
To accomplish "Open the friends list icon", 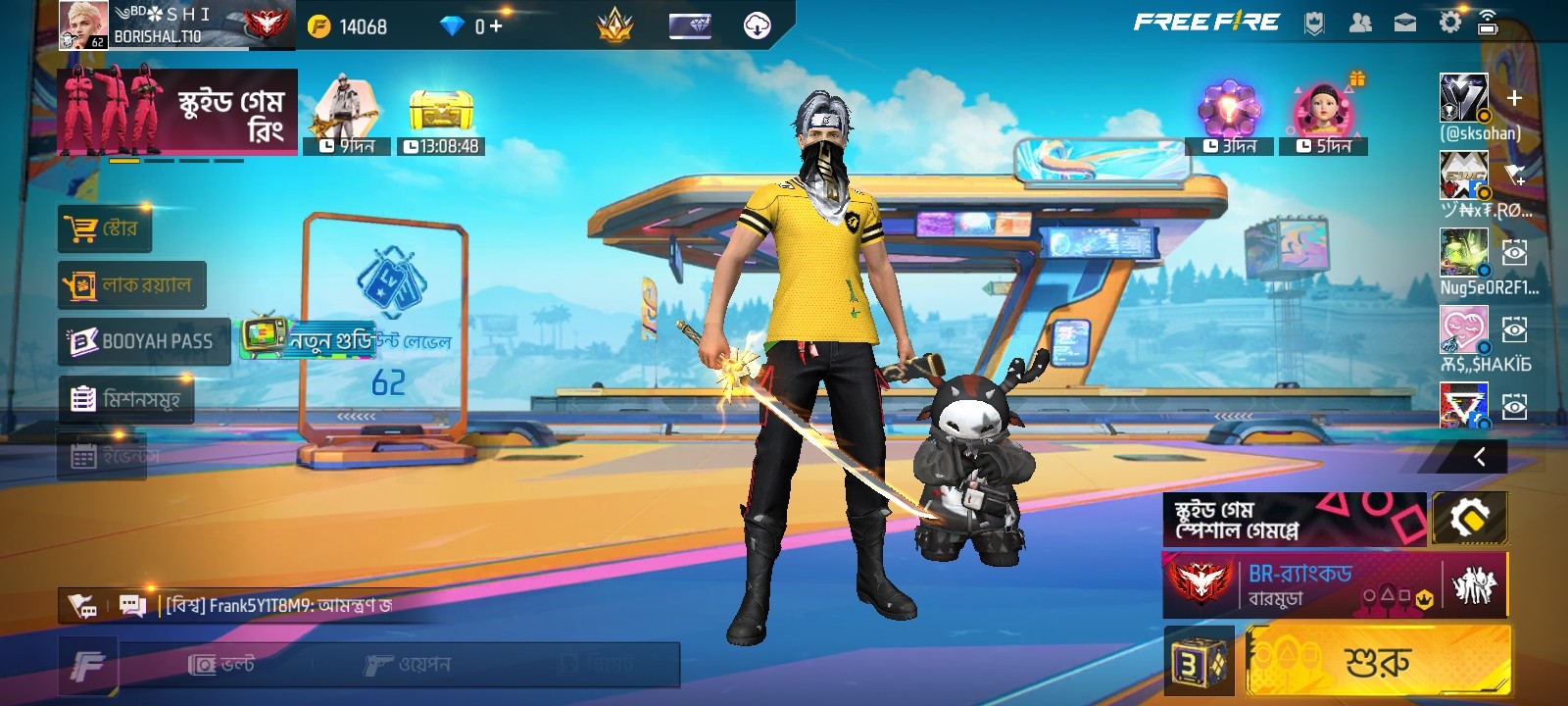I will tap(1360, 24).
